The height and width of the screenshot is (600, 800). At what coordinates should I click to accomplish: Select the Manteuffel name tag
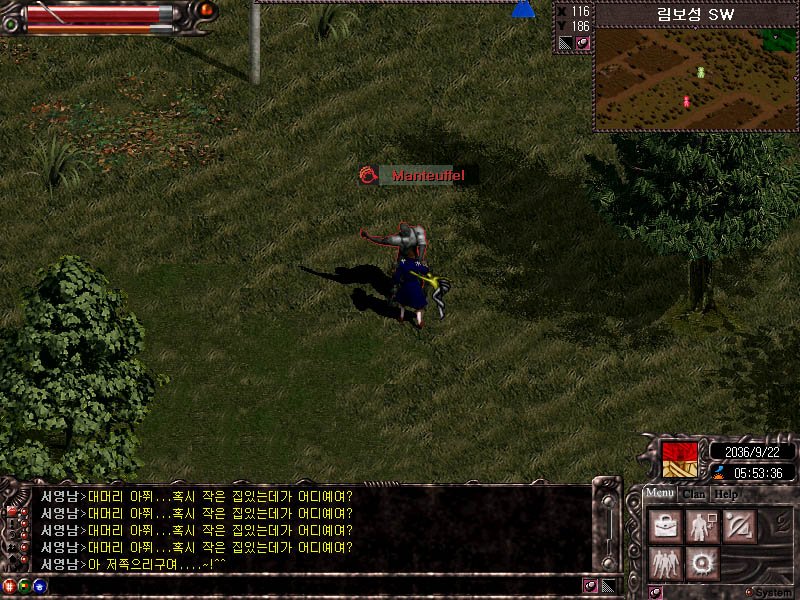point(420,175)
